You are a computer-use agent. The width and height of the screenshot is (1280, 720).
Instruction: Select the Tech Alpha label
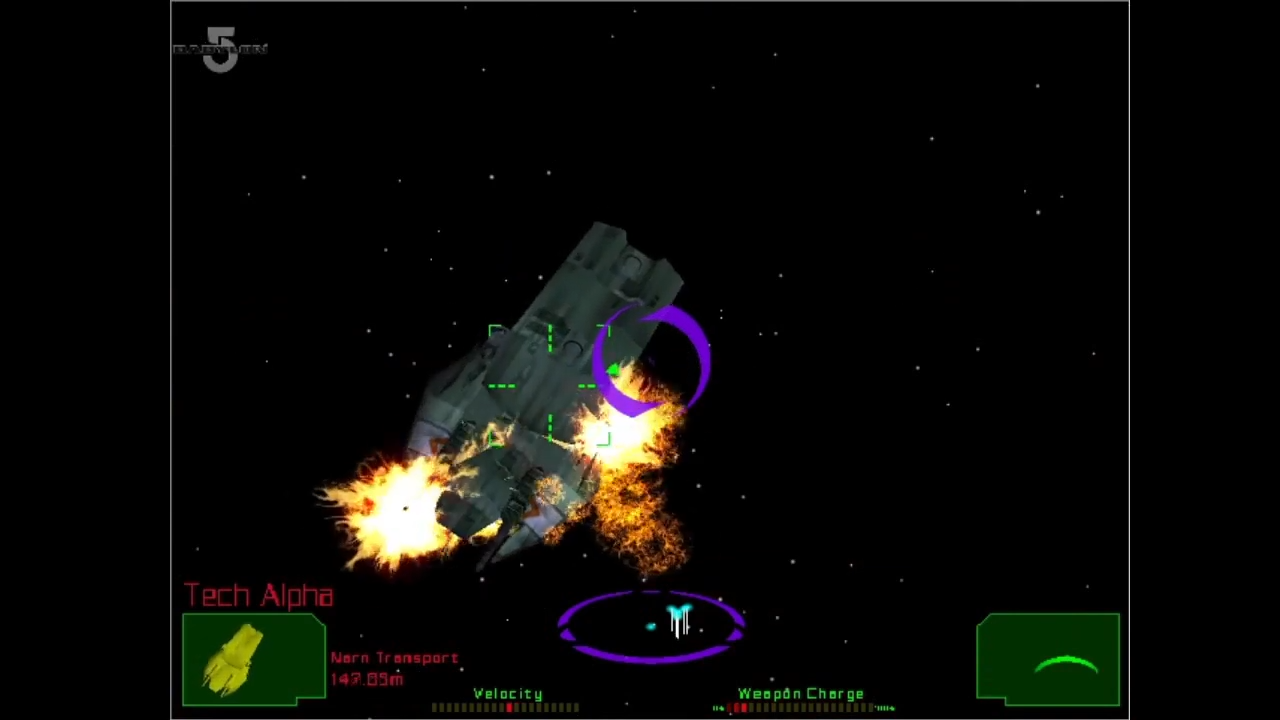258,594
